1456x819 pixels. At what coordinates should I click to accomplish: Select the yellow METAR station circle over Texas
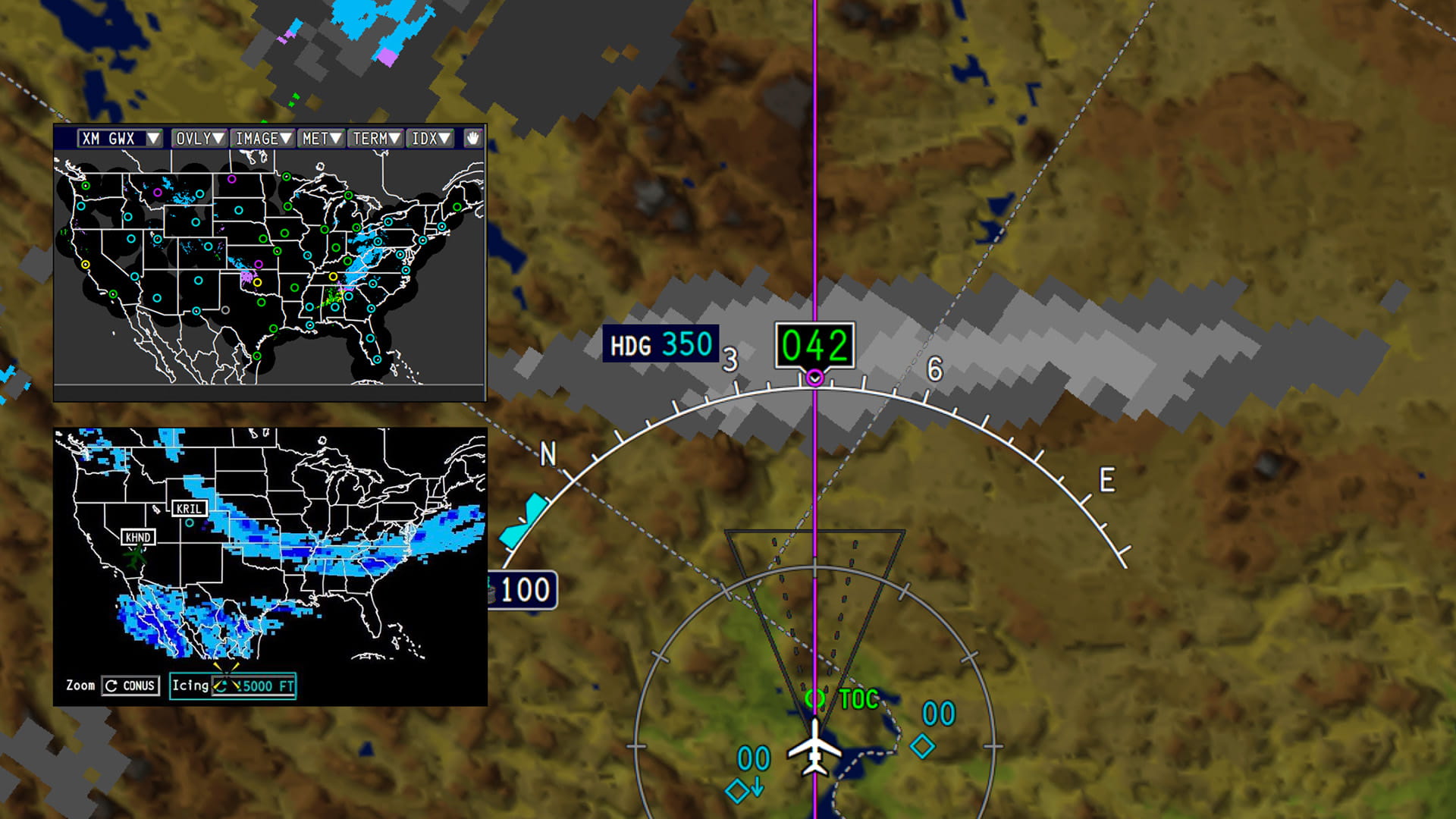click(x=258, y=282)
